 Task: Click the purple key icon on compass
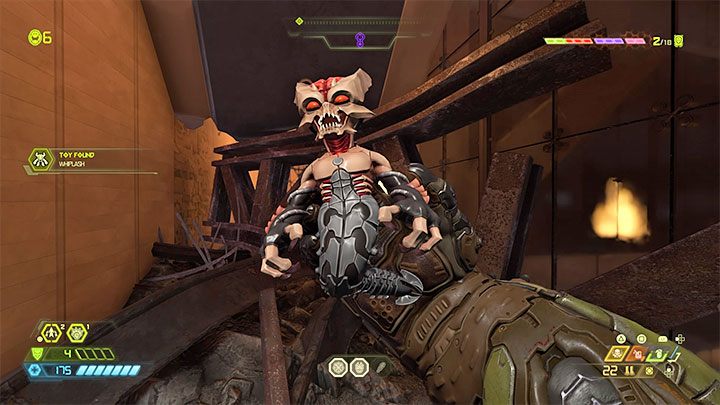tap(358, 39)
